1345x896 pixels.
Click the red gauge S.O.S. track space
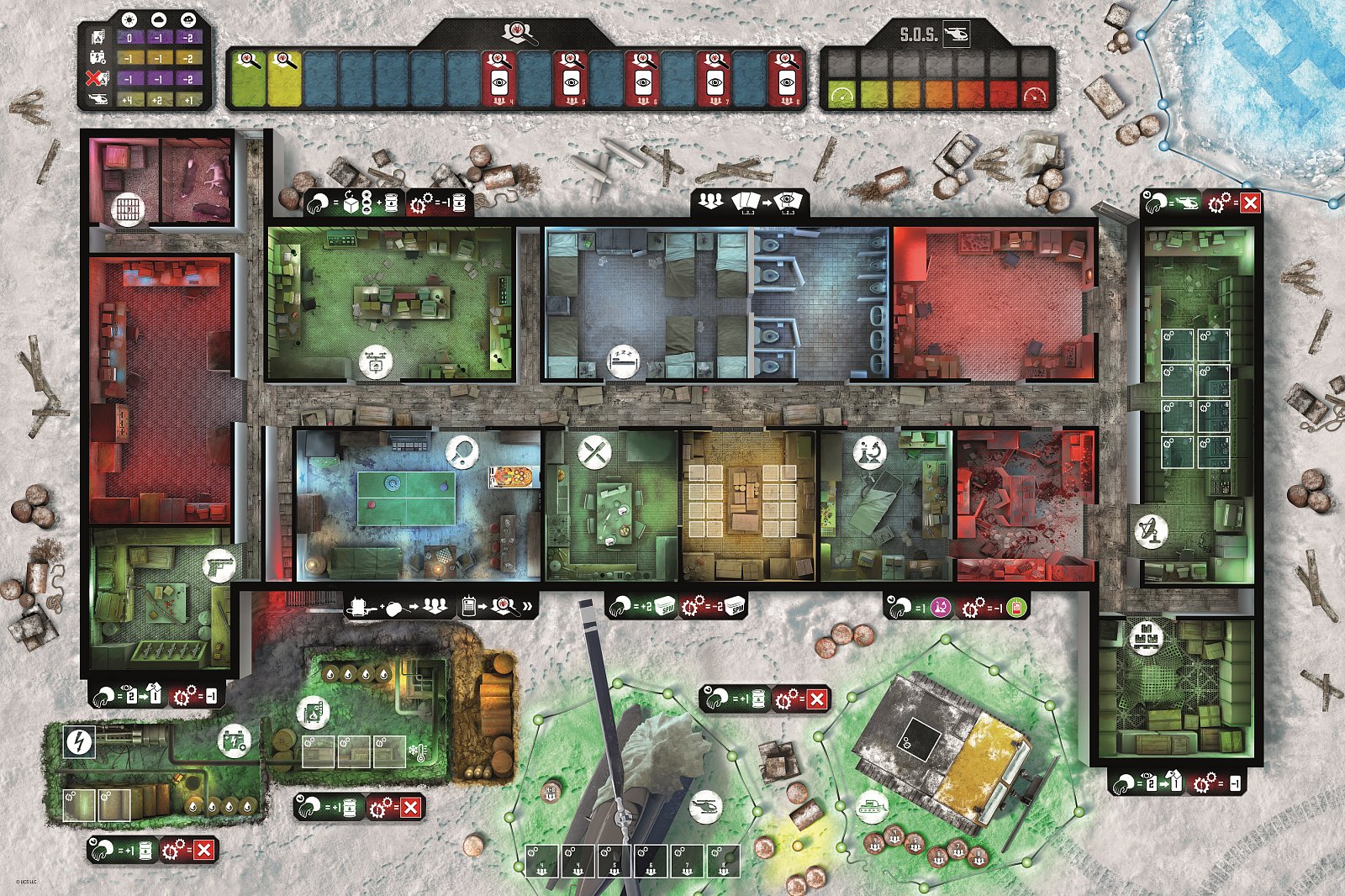point(1036,94)
